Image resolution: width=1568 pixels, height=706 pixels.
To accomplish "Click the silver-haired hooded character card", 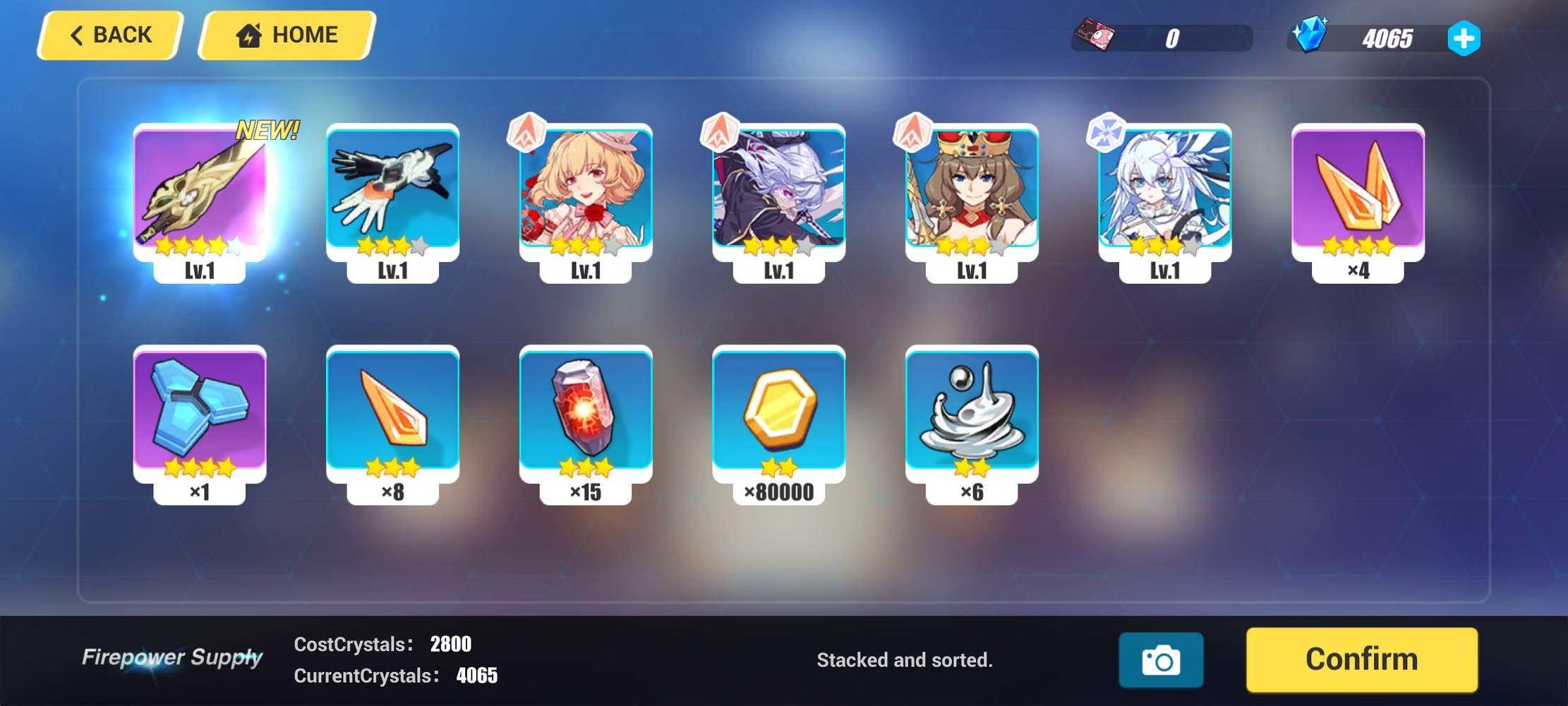I will [x=778, y=198].
